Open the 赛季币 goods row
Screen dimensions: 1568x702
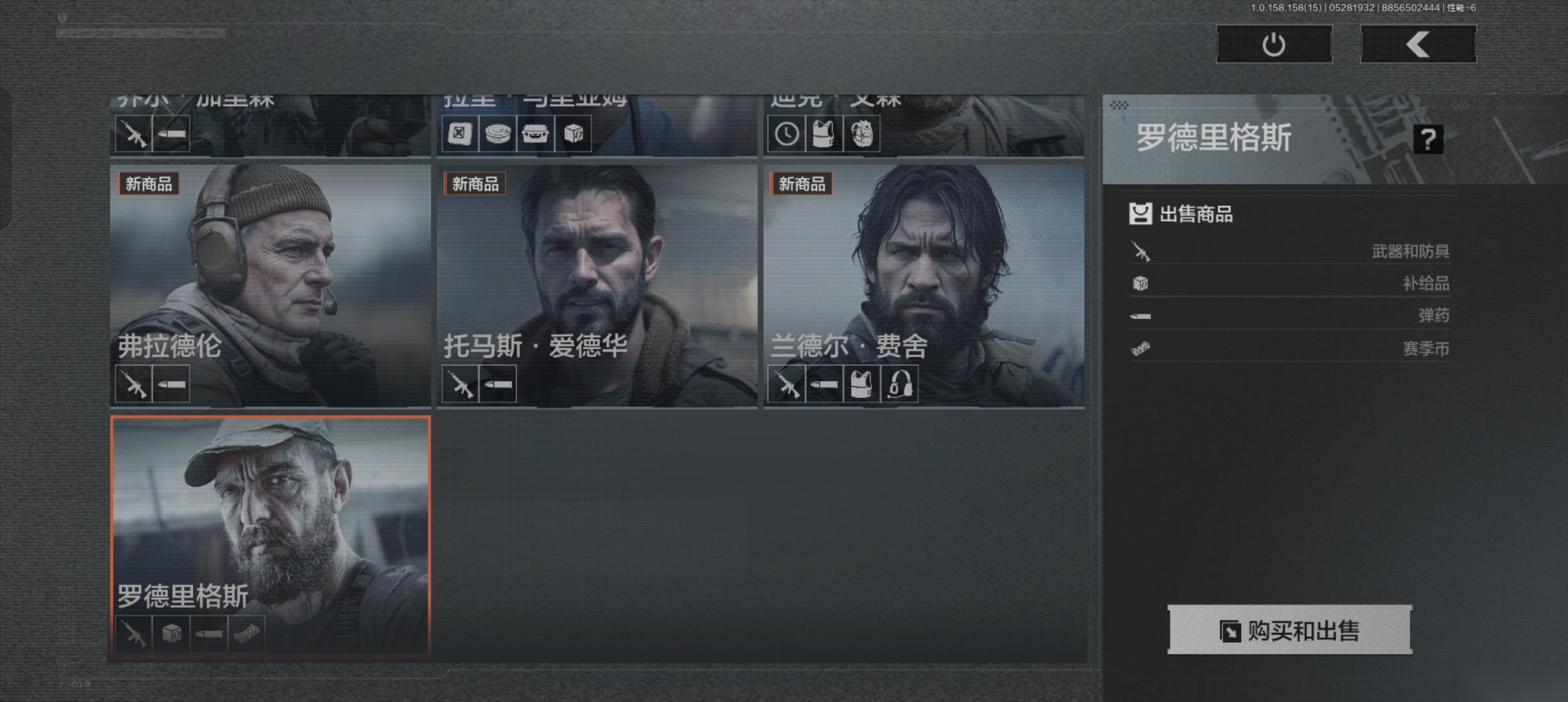click(x=1290, y=348)
